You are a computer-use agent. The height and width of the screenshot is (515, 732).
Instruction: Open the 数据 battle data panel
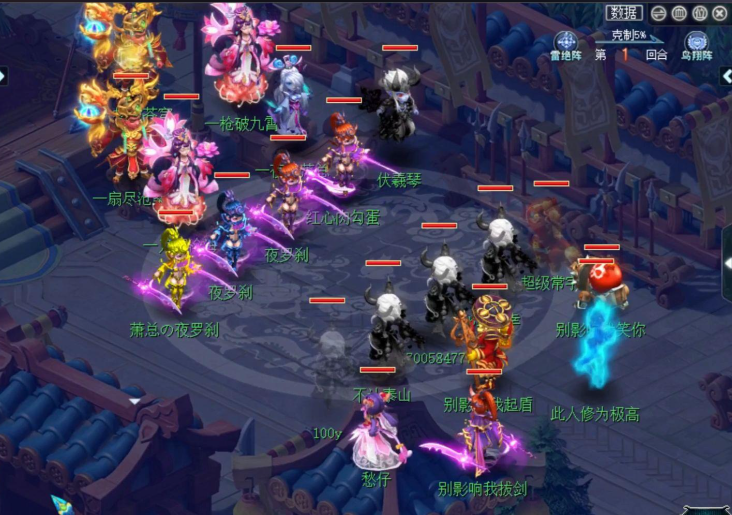[623, 13]
